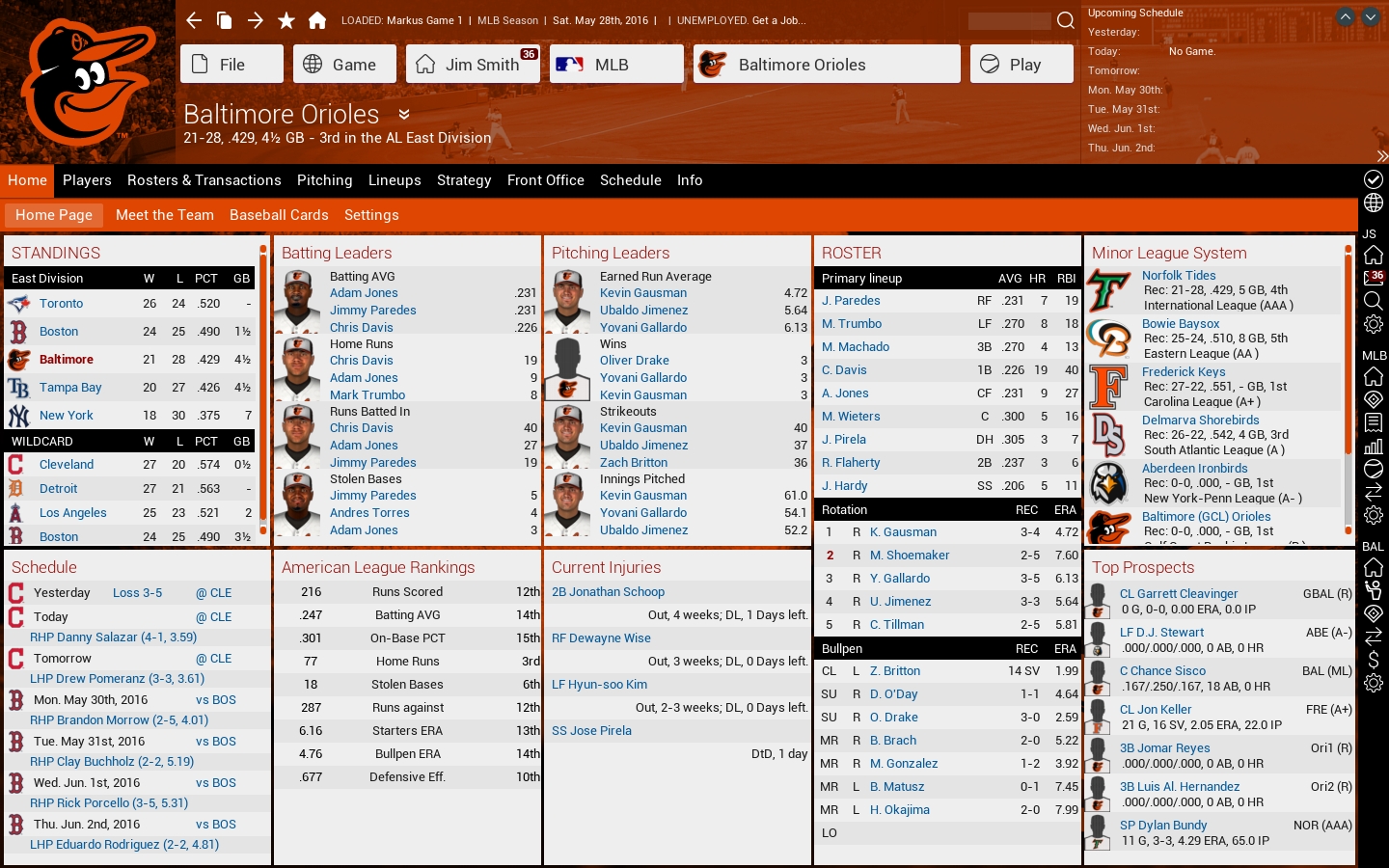Click the bookmark star in top toolbar
This screenshot has height=868, width=1389.
(x=286, y=19)
